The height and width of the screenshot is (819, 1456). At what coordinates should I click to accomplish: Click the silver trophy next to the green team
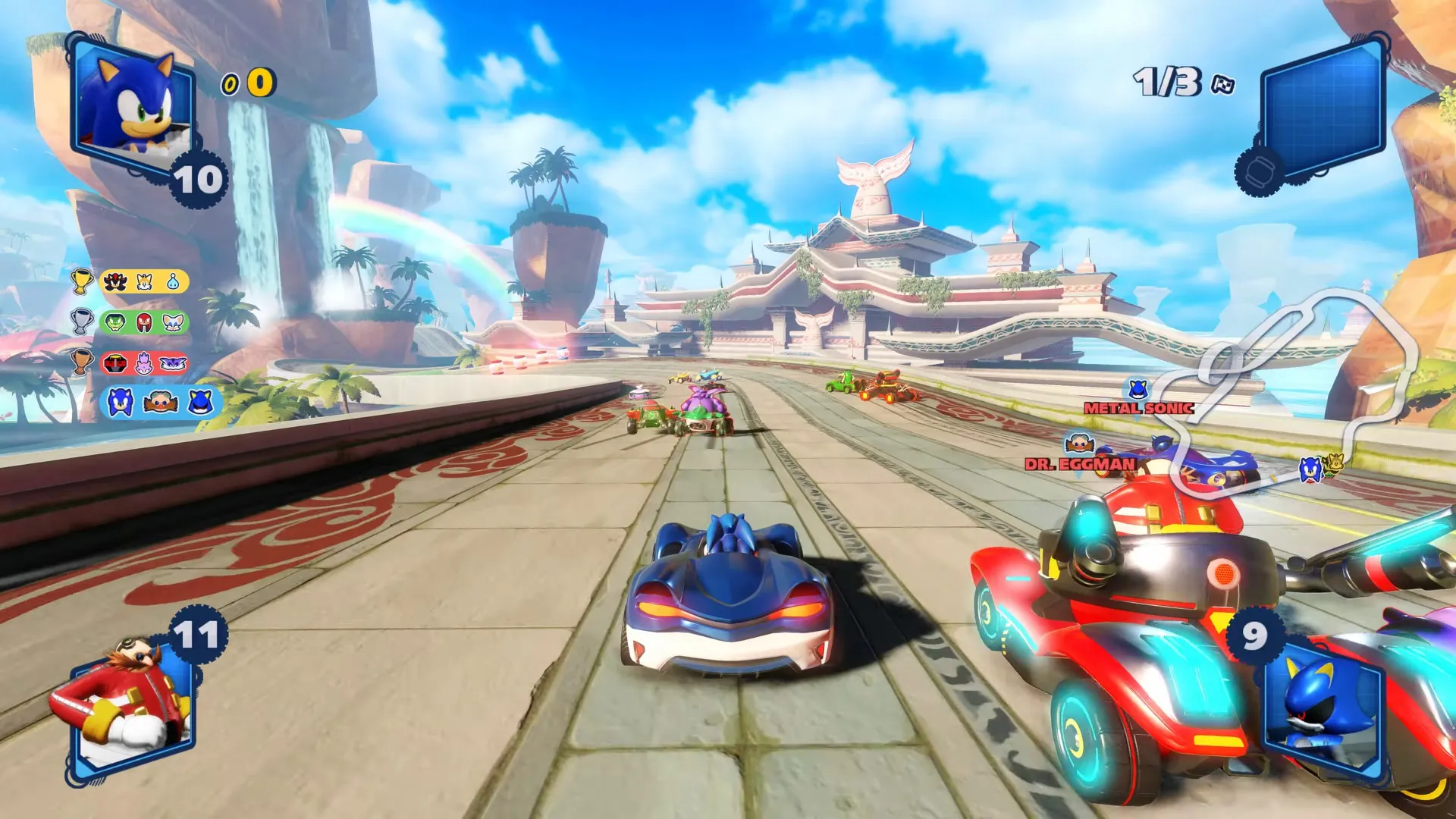pyautogui.click(x=81, y=321)
